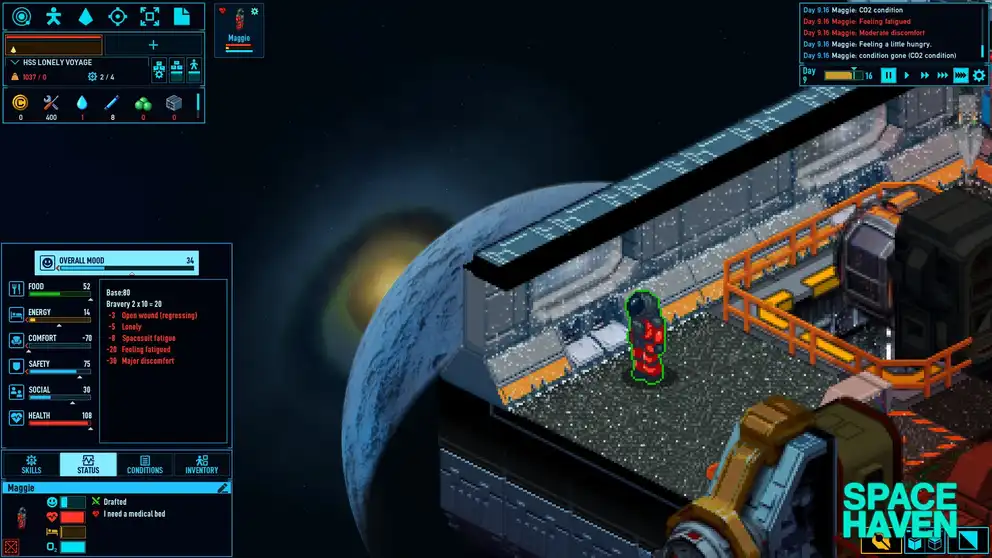The height and width of the screenshot is (558, 992).
Task: Click the expand-arrows frame toolbar icon
Action: tap(149, 16)
